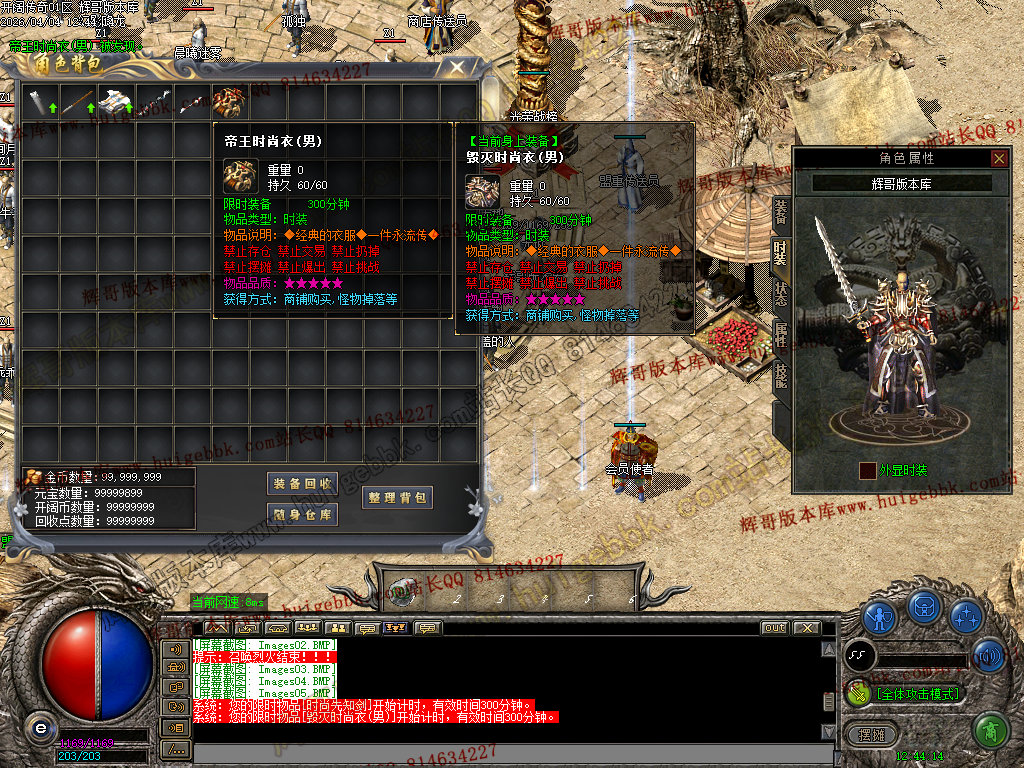Sort the bag with 整理背包
Screen dimensions: 1024x768
click(x=397, y=497)
